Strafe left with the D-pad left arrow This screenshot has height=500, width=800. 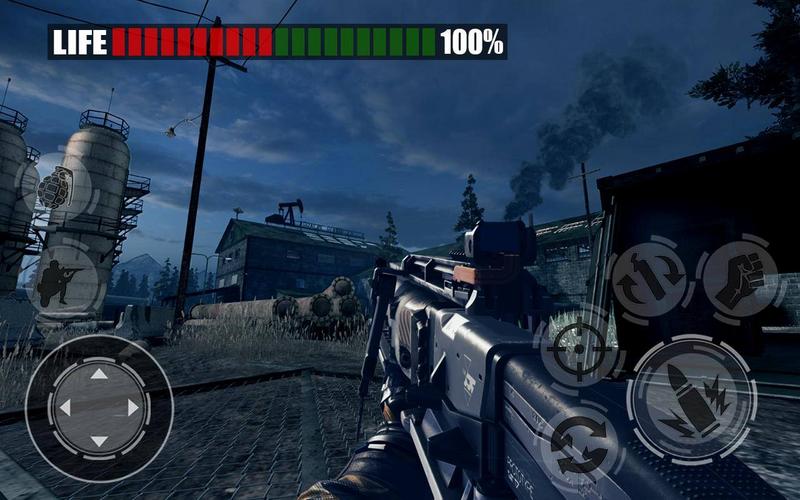65,408
